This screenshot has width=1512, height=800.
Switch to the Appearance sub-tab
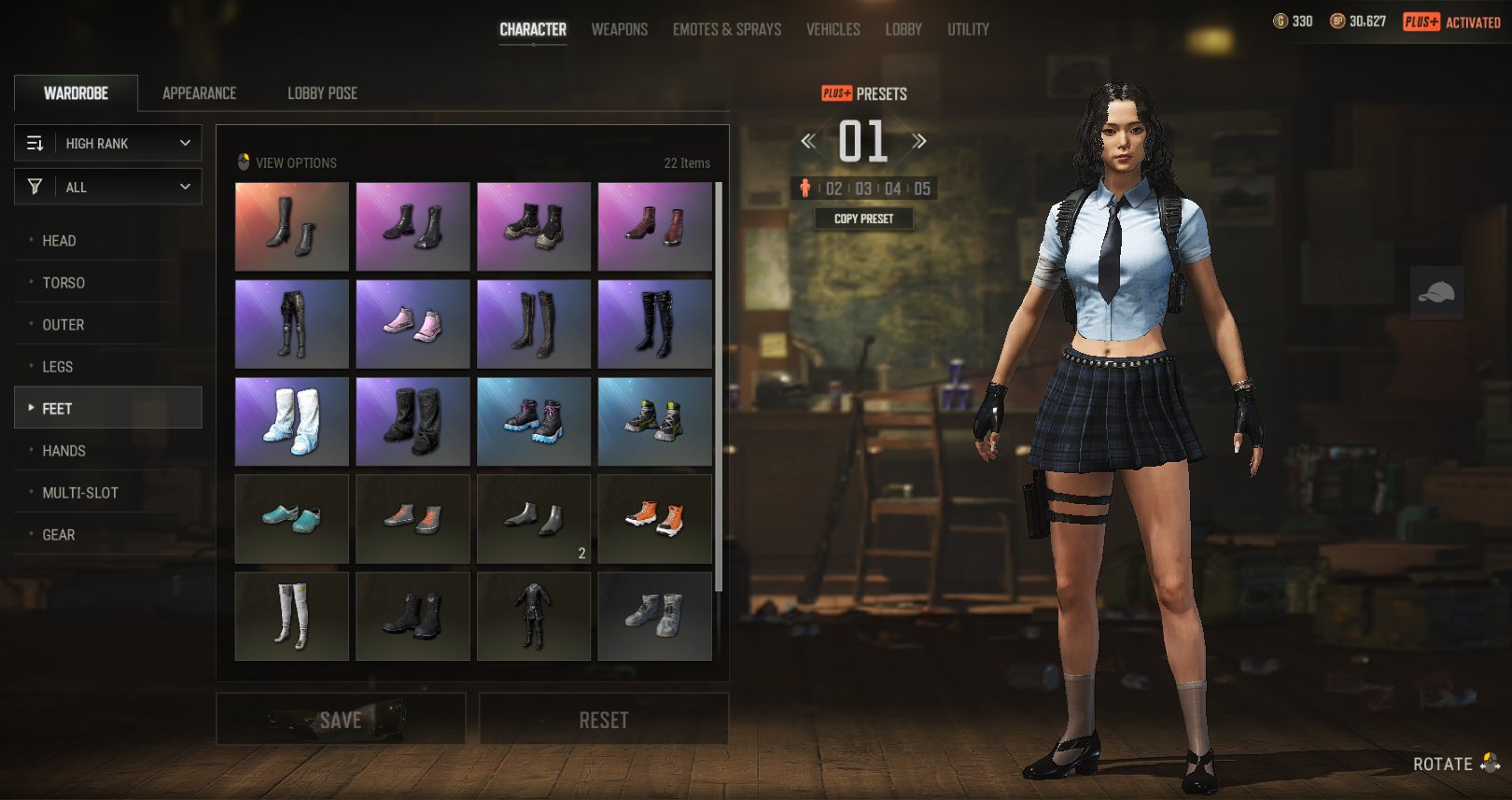click(x=199, y=93)
